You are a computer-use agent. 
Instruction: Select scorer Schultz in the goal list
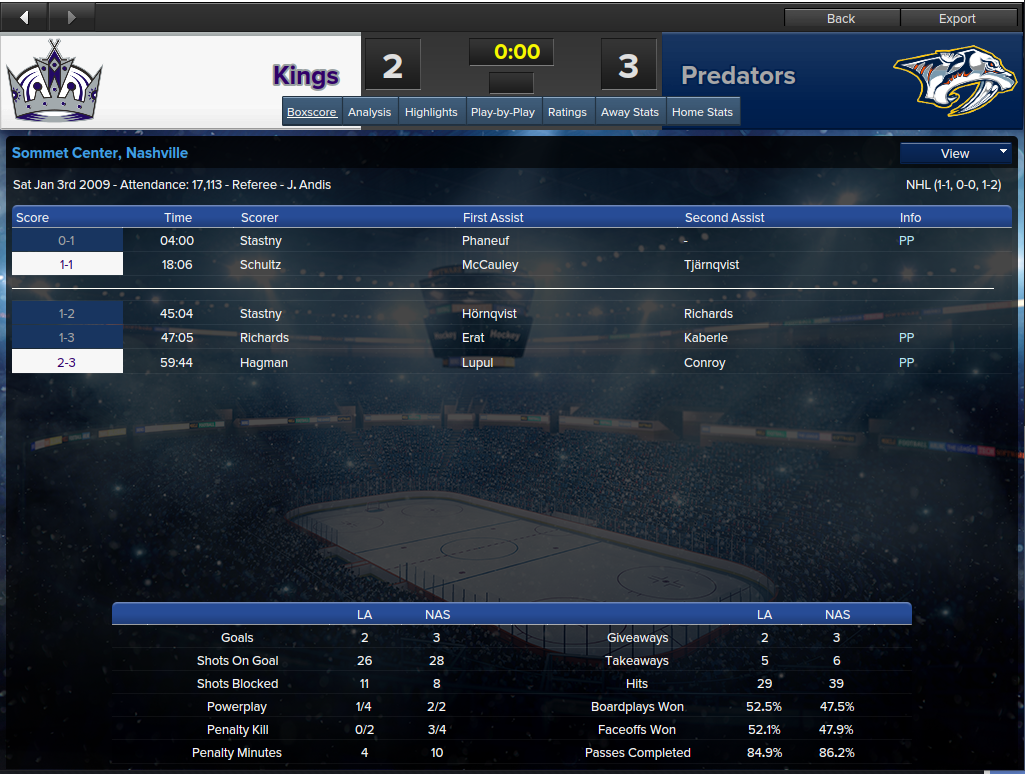click(261, 265)
